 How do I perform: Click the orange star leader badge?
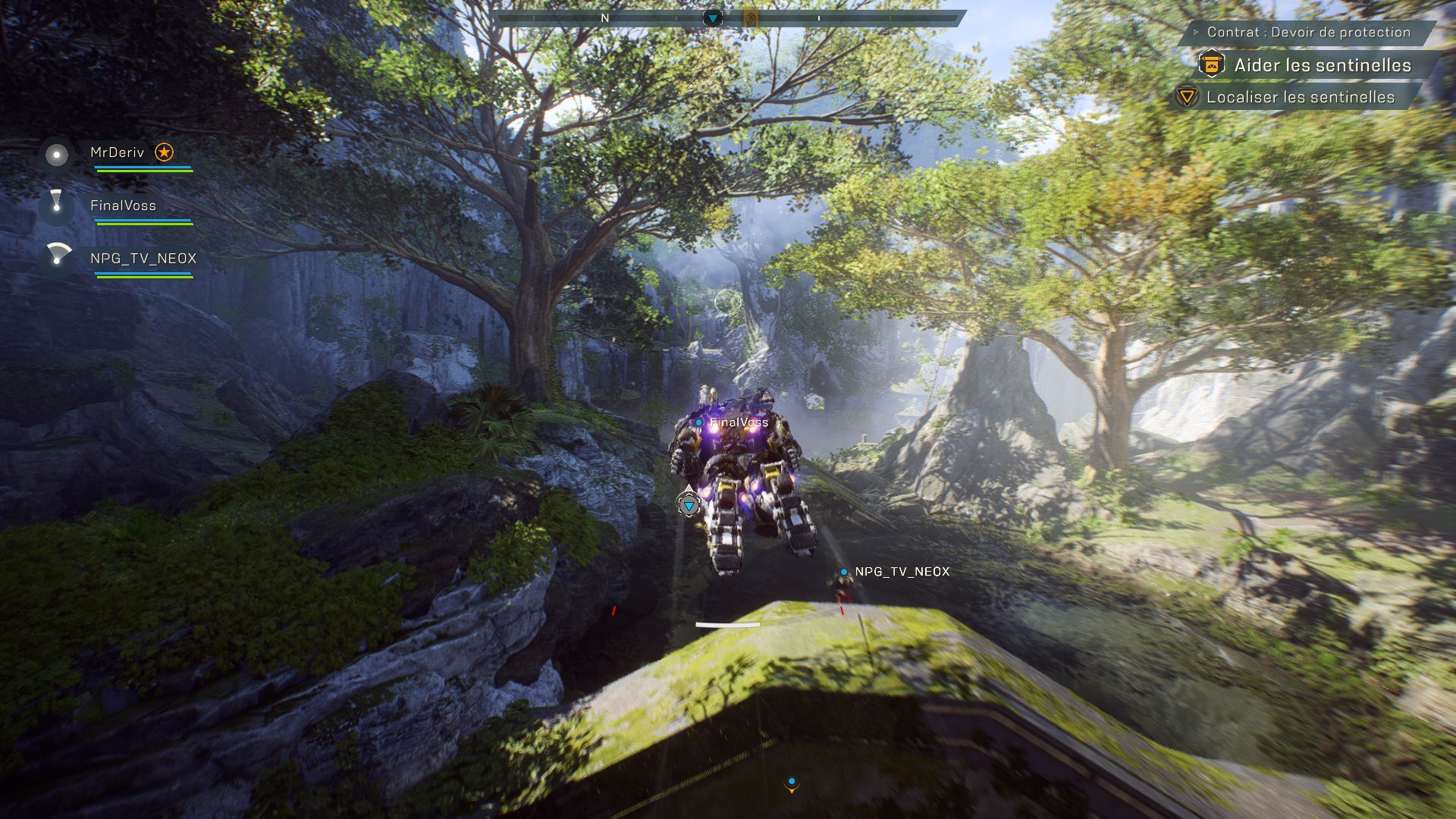click(164, 152)
